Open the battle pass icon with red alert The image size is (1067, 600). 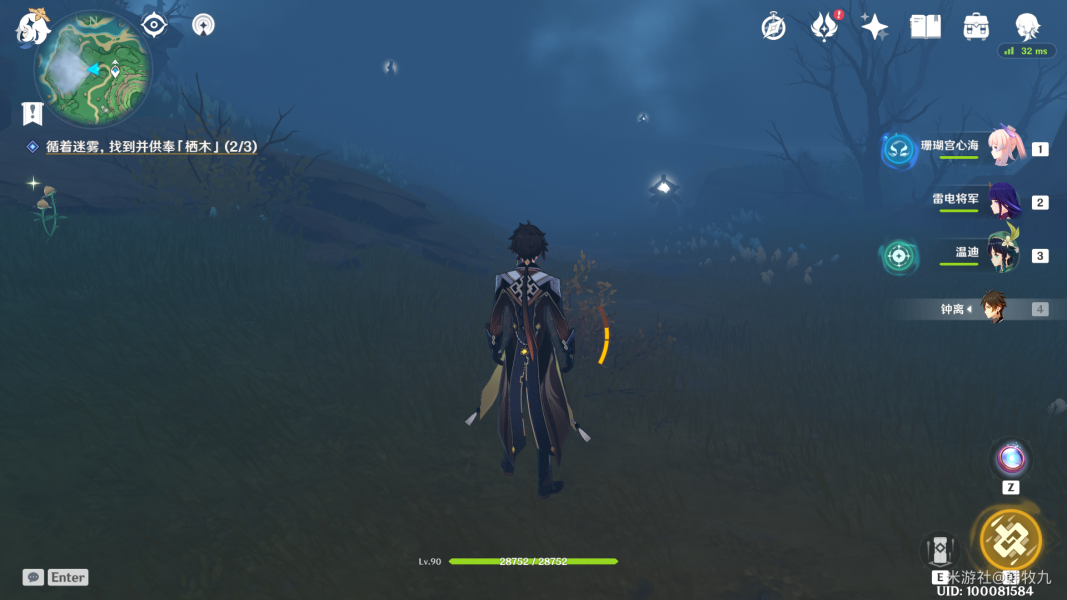tap(824, 27)
